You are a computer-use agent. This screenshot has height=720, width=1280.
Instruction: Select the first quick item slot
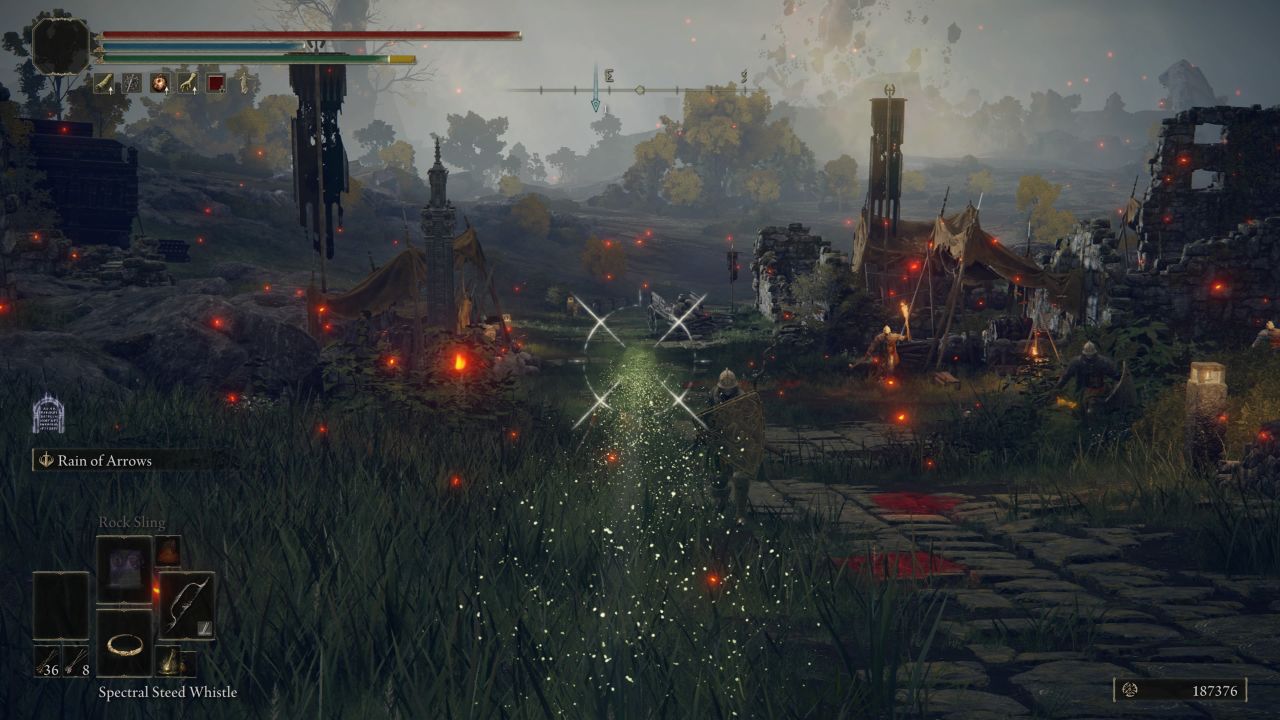104,83
